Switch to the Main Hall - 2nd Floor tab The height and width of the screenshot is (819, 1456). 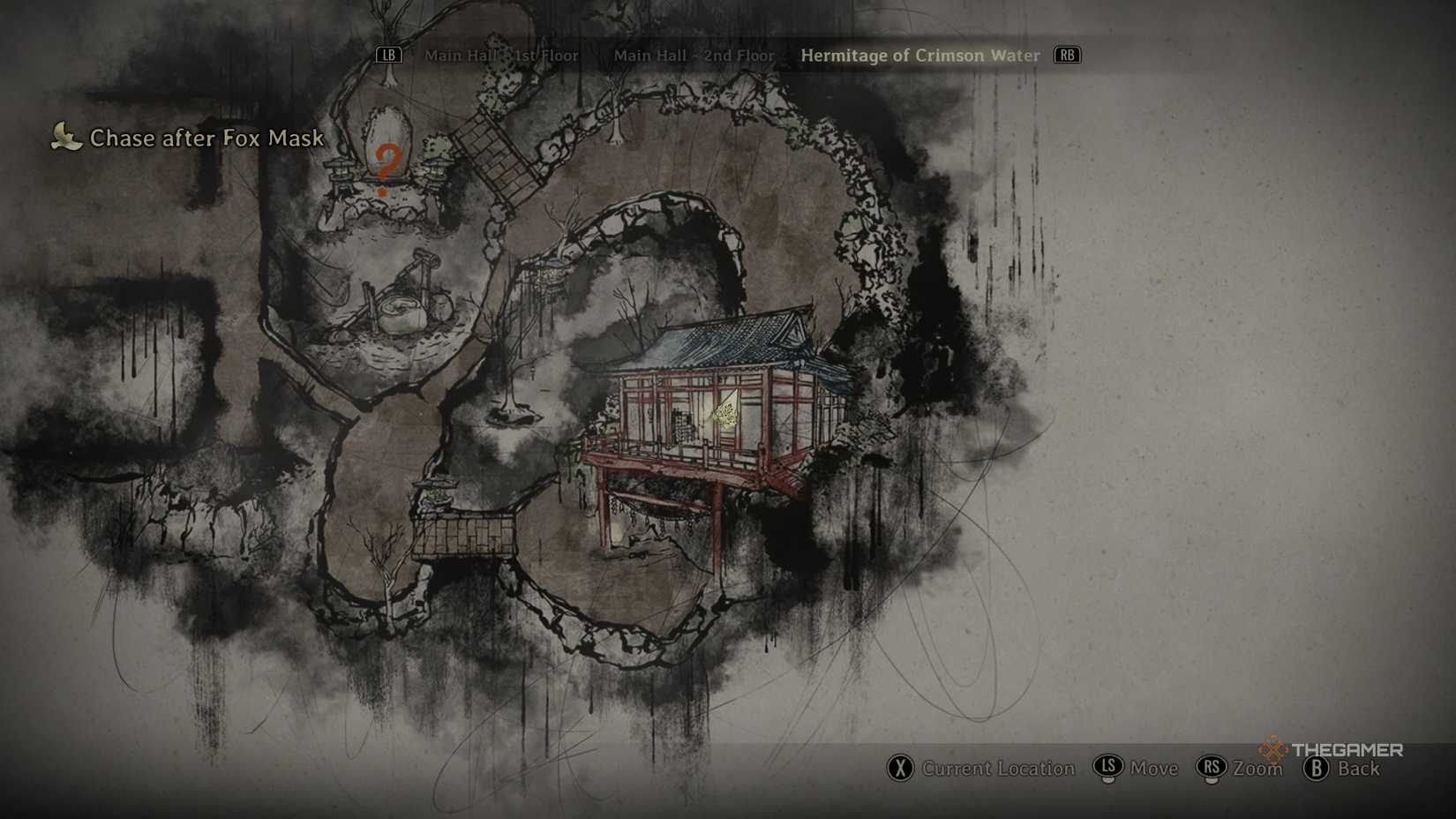(x=694, y=55)
